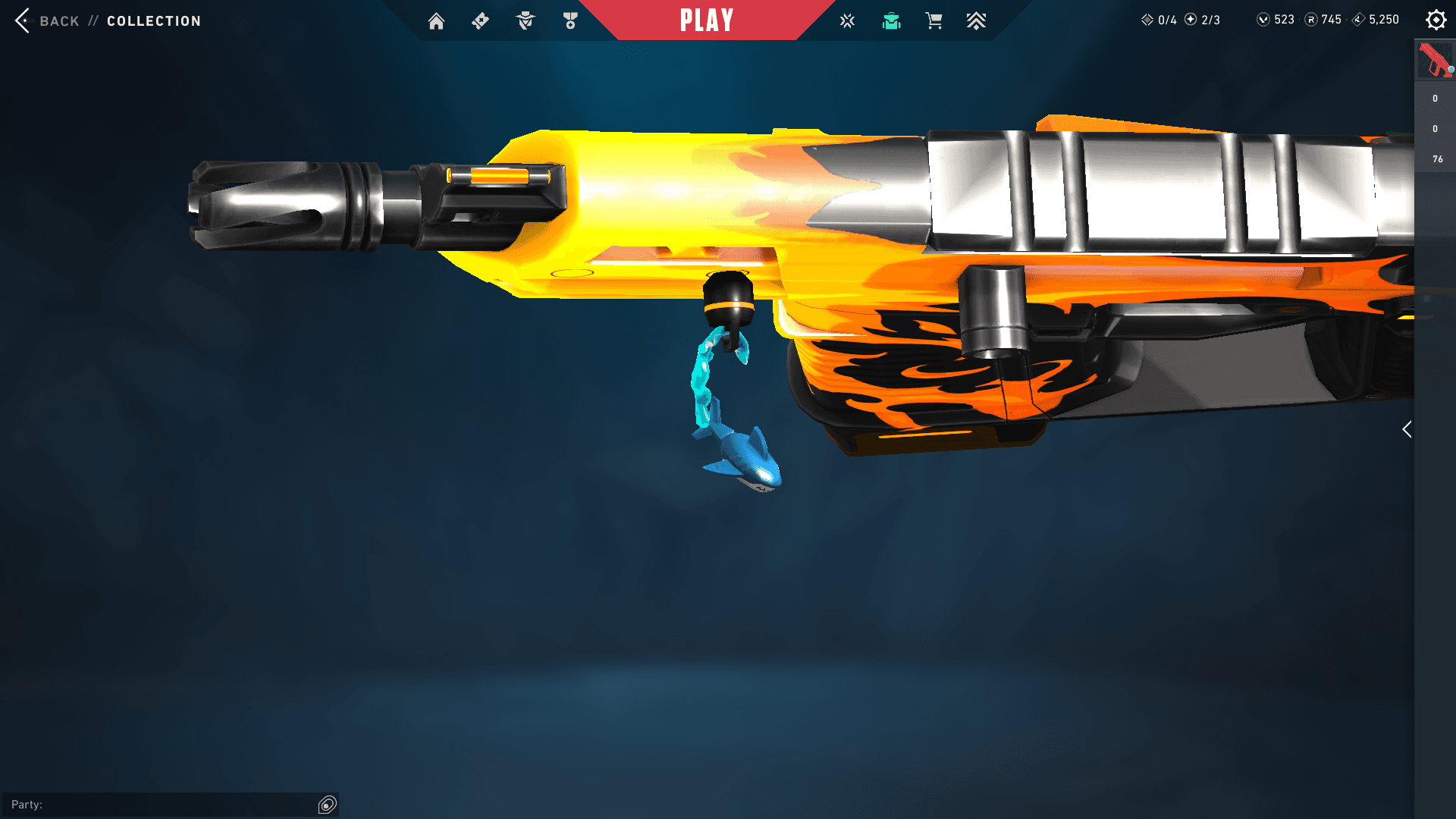The height and width of the screenshot is (819, 1456).
Task: Collapse the weapon sidebar with the chevron
Action: point(1407,429)
